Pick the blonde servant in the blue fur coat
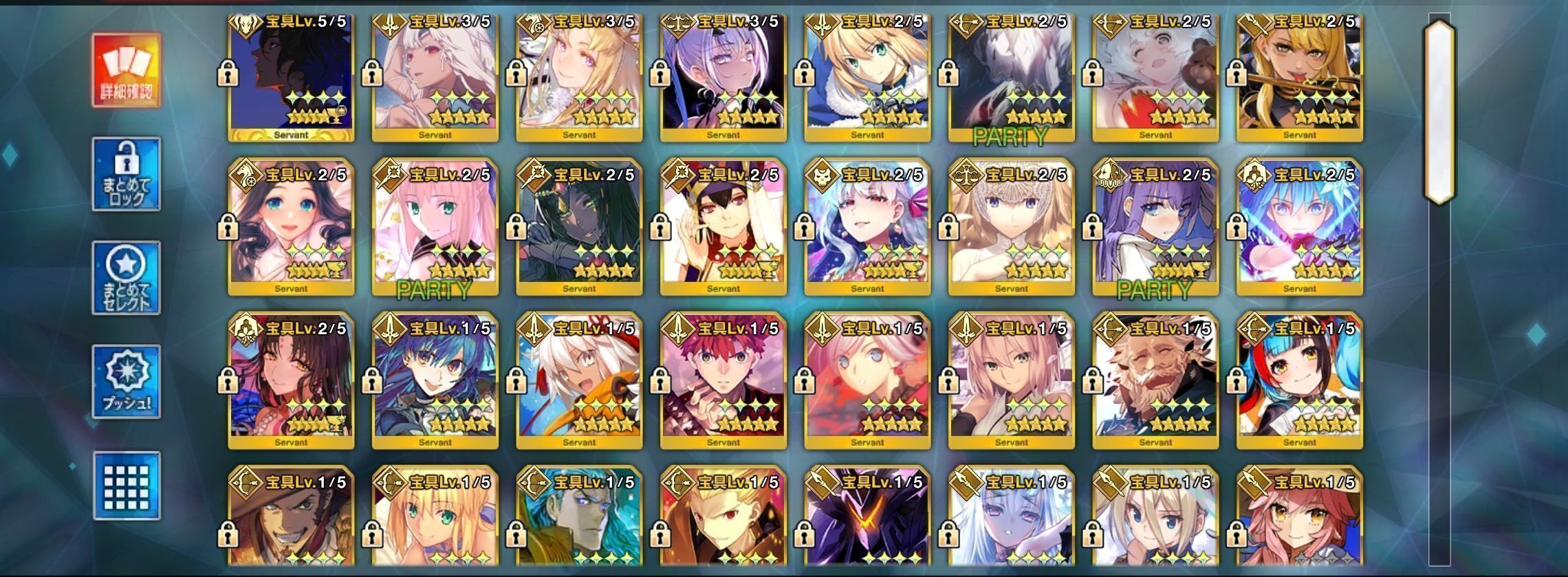 pos(867,76)
